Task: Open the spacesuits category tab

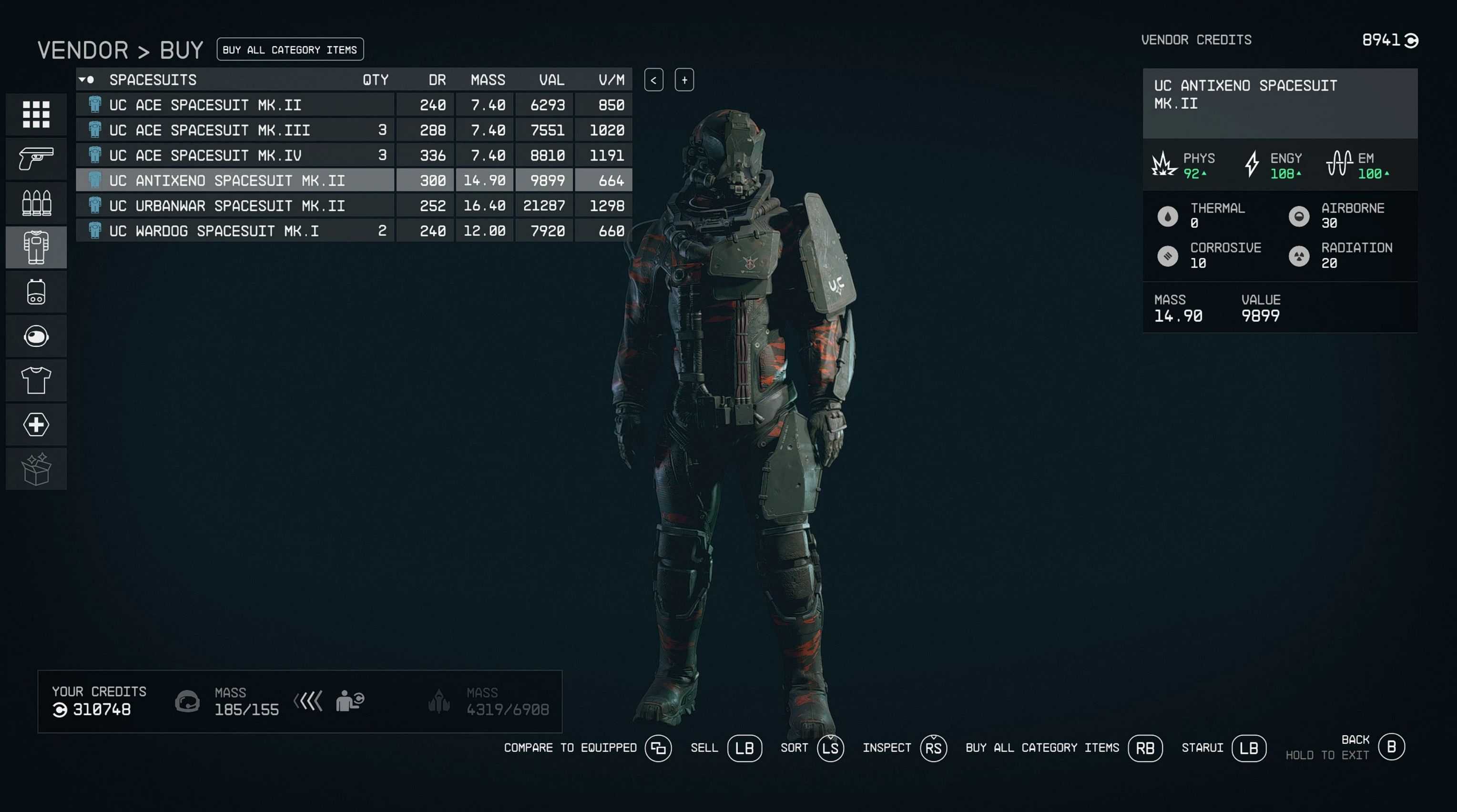Action: pos(36,247)
